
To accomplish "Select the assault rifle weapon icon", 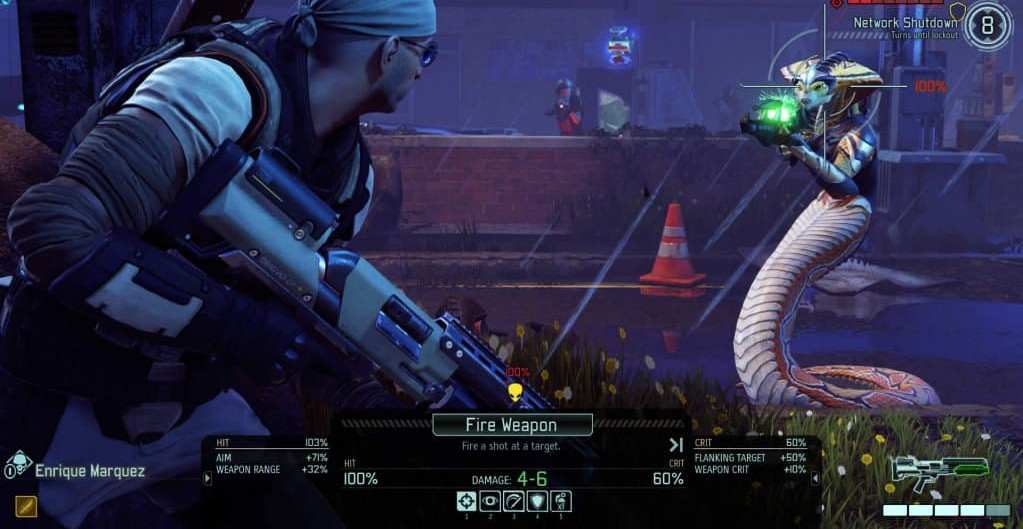I will 939,470.
